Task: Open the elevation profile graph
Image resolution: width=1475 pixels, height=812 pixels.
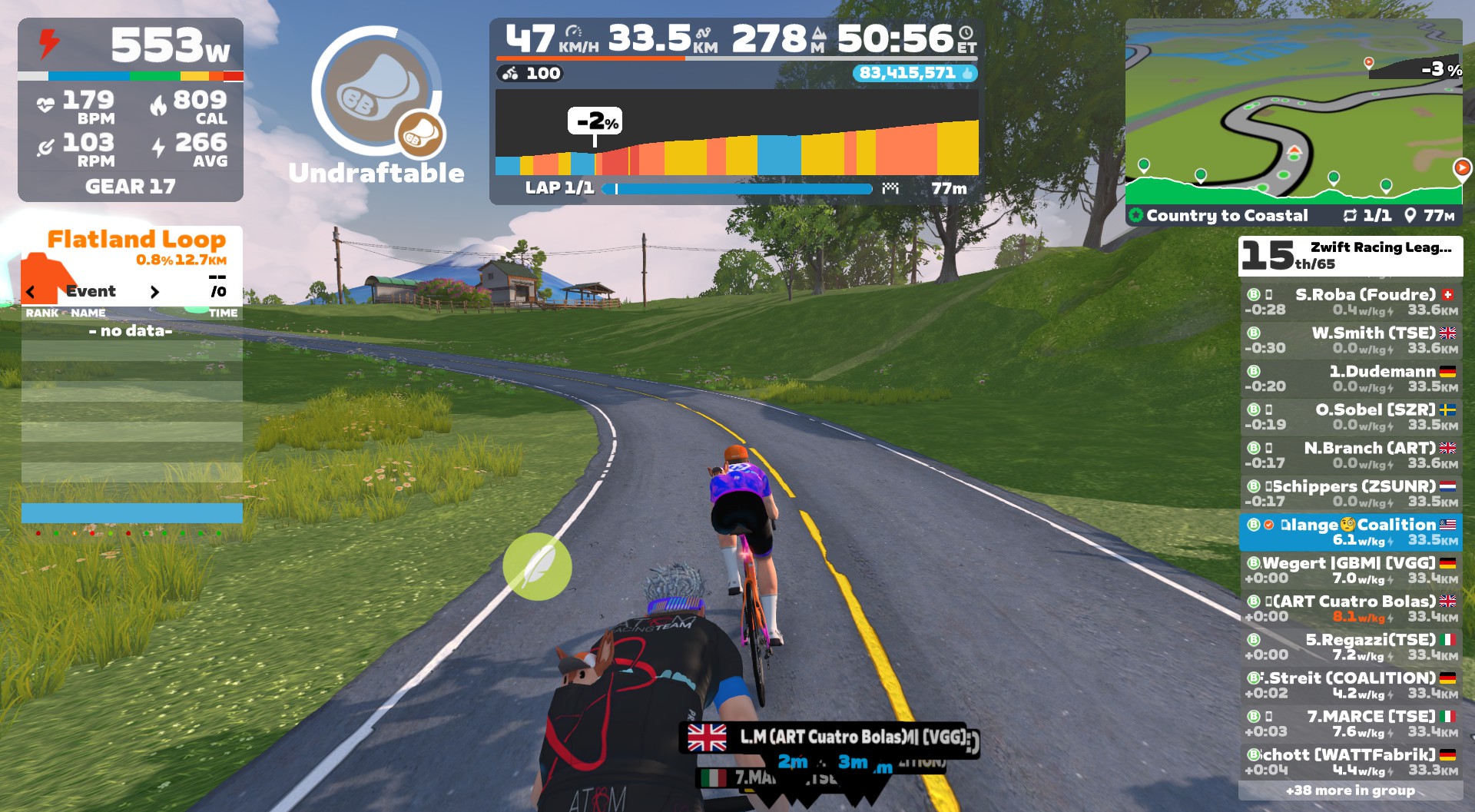Action: pos(736,133)
